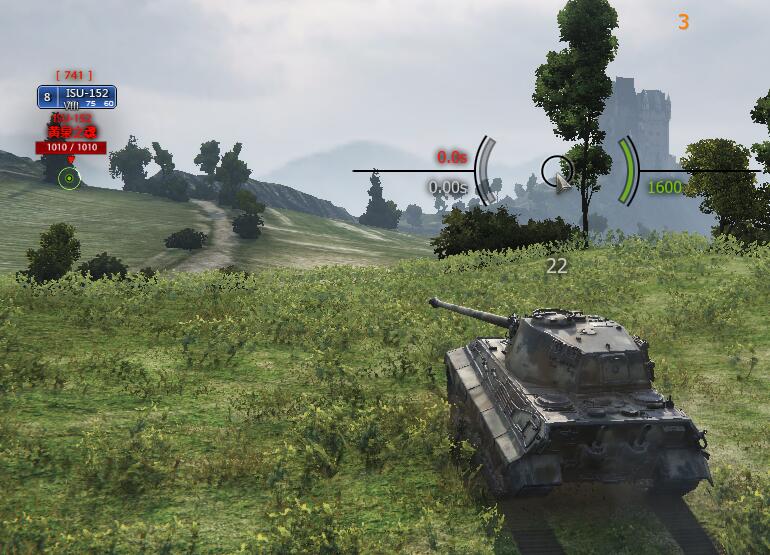
Task: Click the green circular target marker
Action: click(x=69, y=179)
